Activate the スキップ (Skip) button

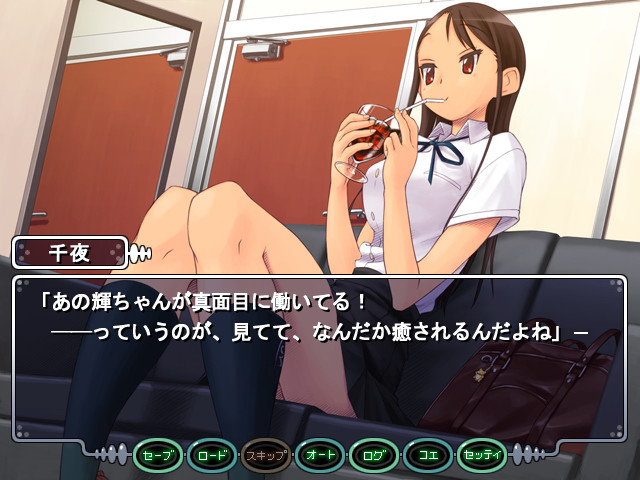pos(267,456)
